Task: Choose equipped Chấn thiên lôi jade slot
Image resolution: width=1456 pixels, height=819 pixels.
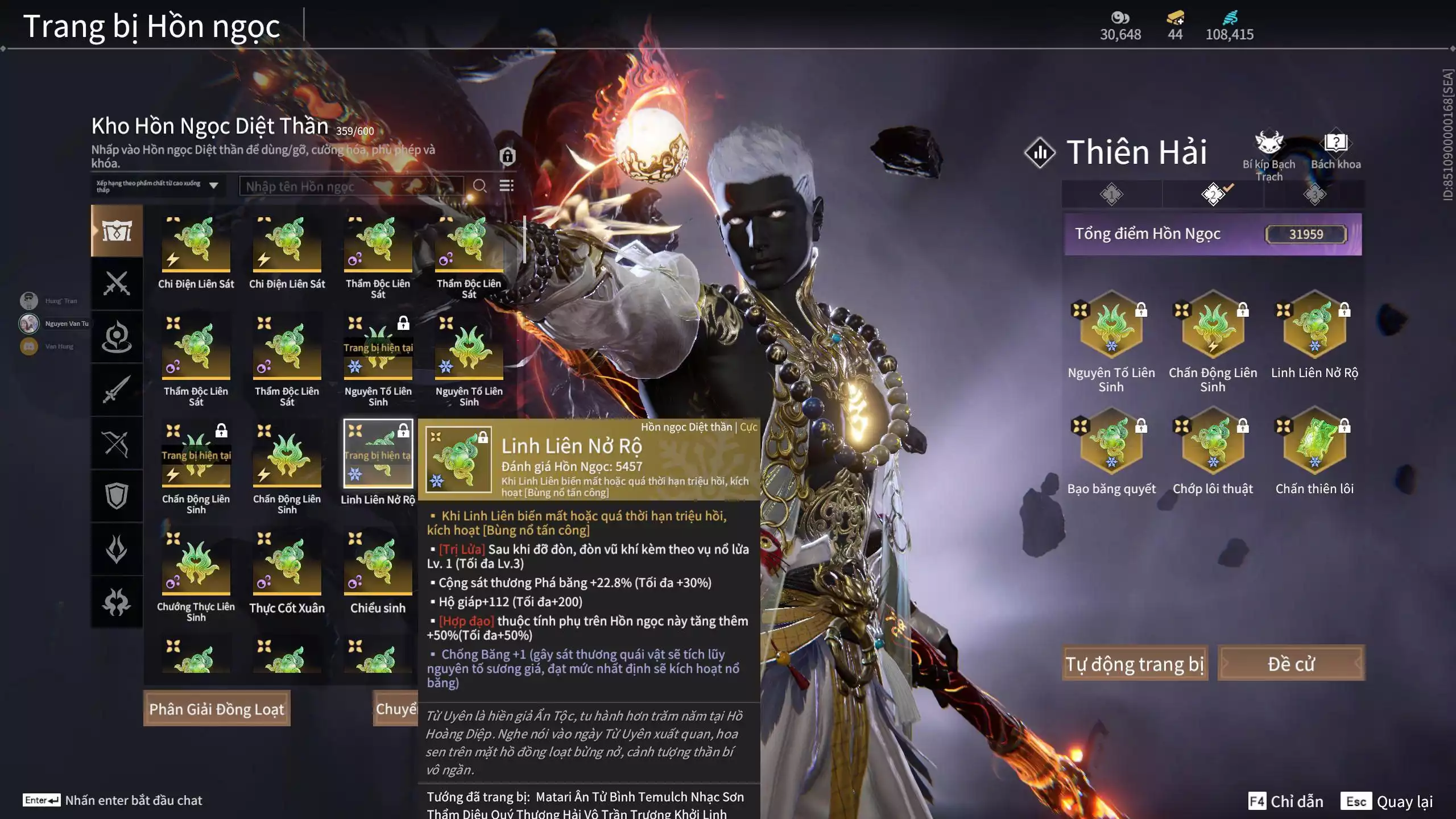Action: tap(1314, 442)
